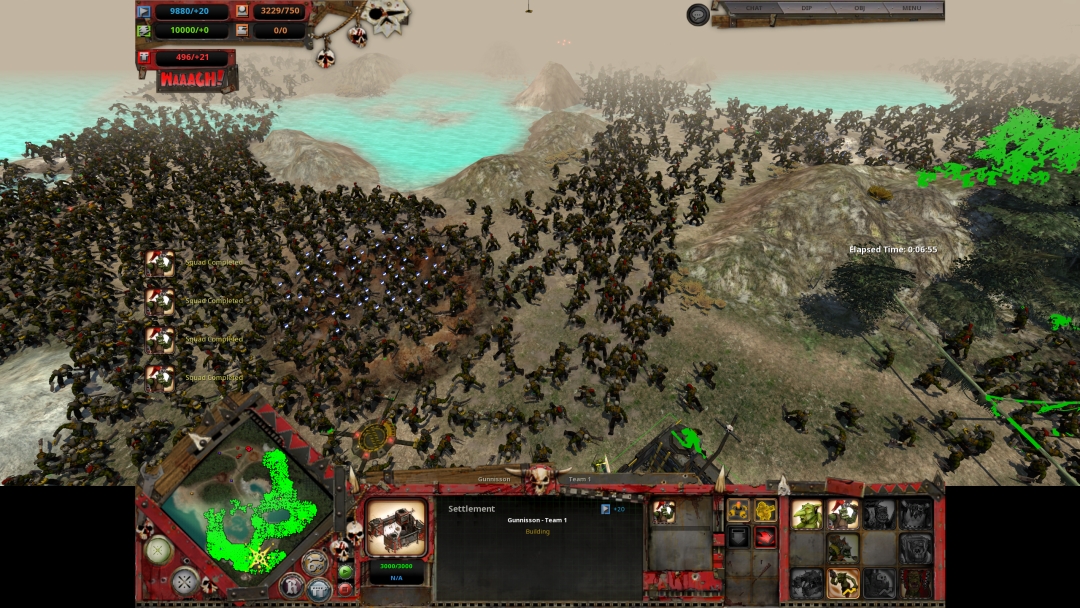Open the game MENU
The image size is (1080, 608).
click(x=911, y=8)
